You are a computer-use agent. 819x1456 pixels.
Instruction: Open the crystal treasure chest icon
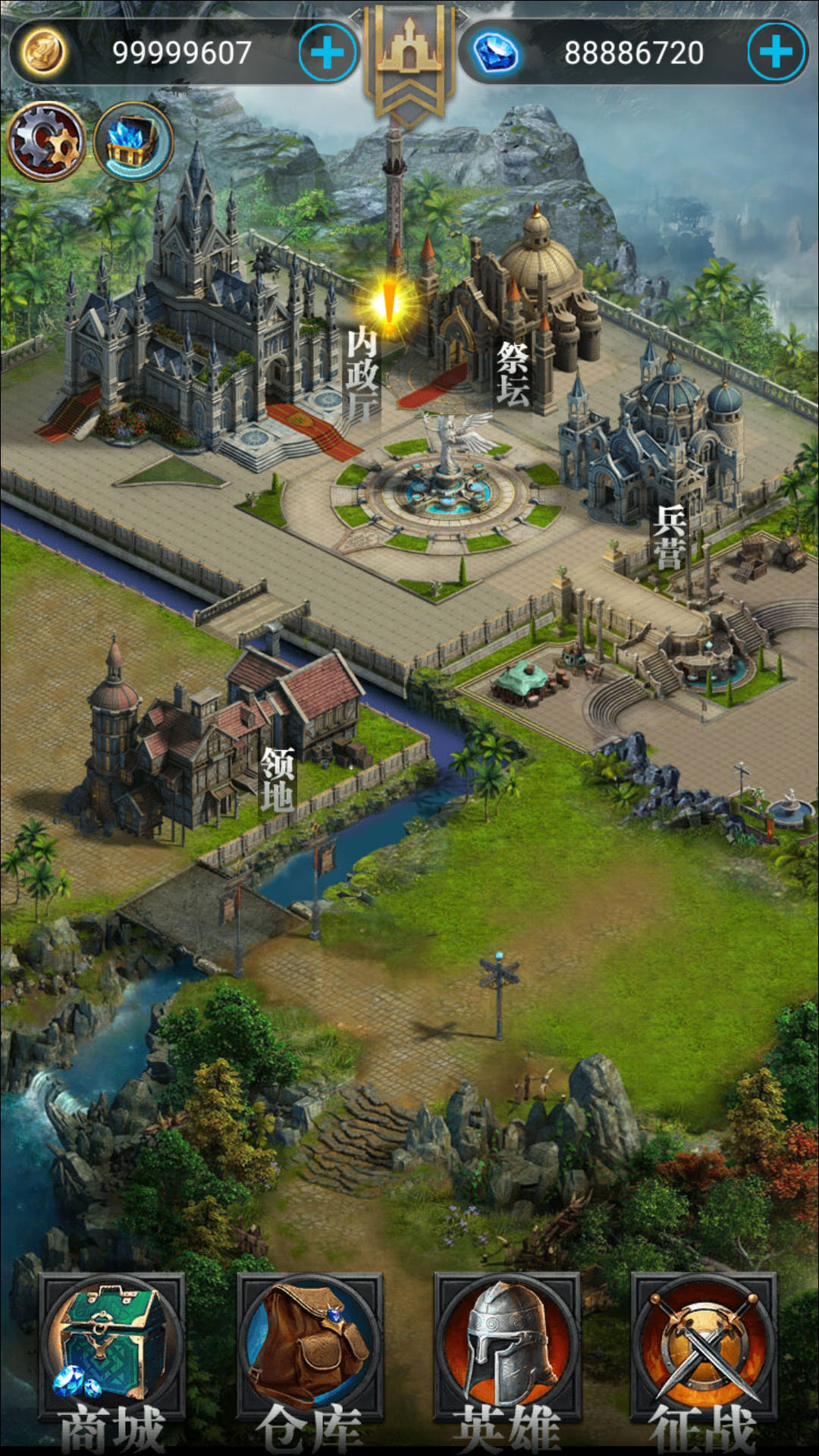(x=133, y=142)
